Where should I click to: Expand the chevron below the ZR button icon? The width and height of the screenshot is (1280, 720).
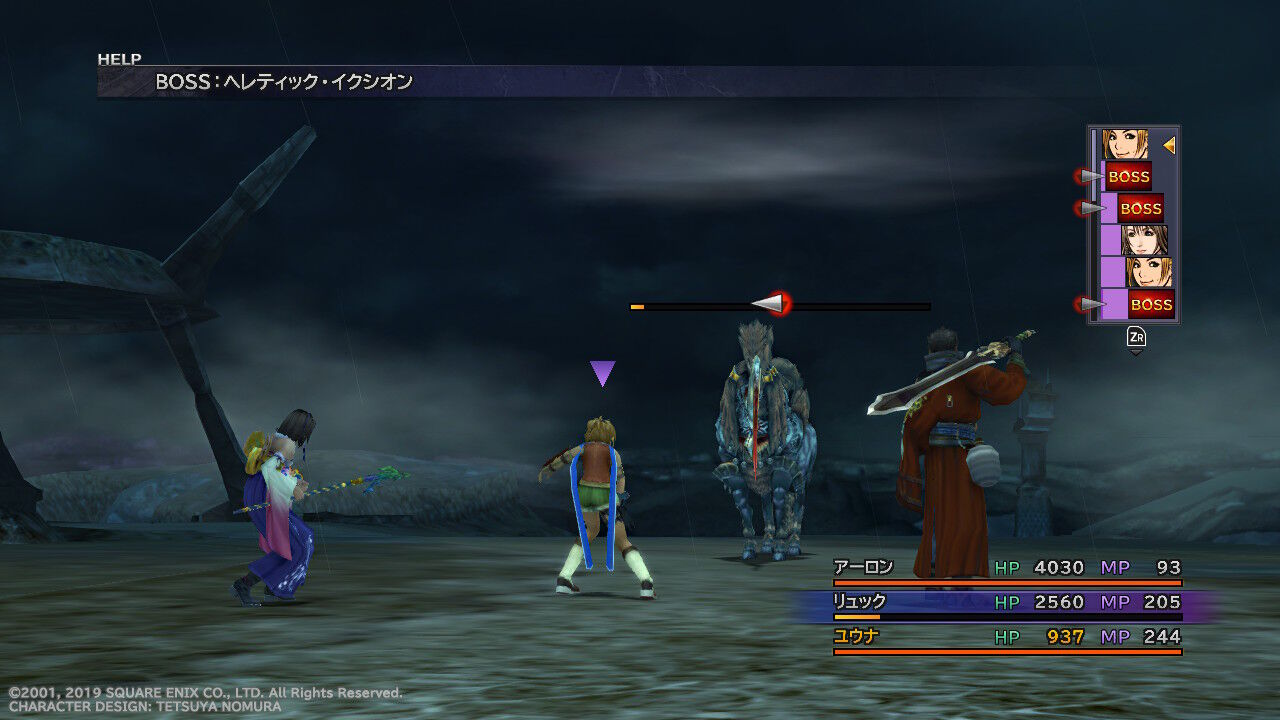point(1136,351)
